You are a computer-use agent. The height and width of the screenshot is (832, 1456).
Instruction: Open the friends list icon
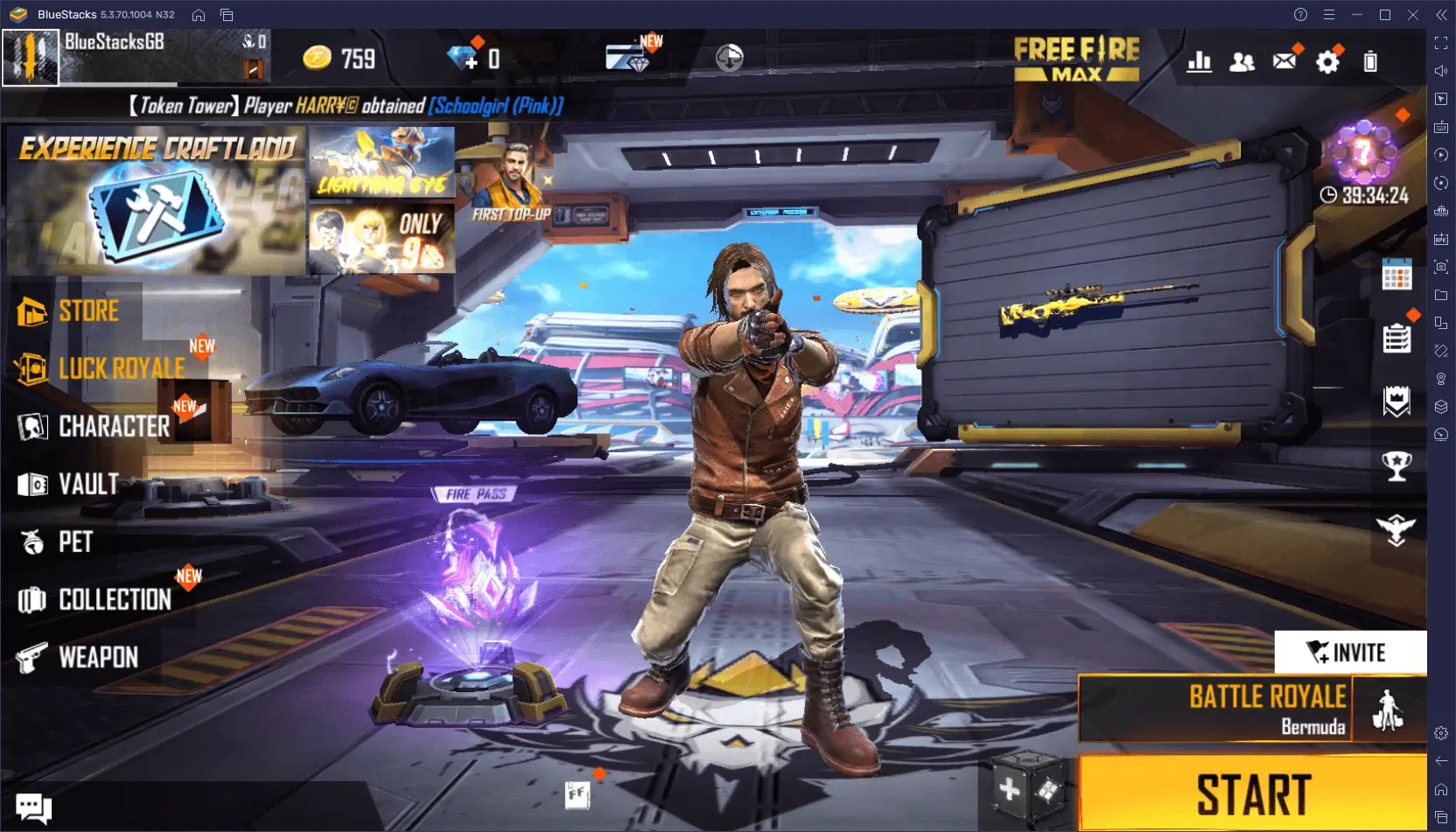[1242, 61]
